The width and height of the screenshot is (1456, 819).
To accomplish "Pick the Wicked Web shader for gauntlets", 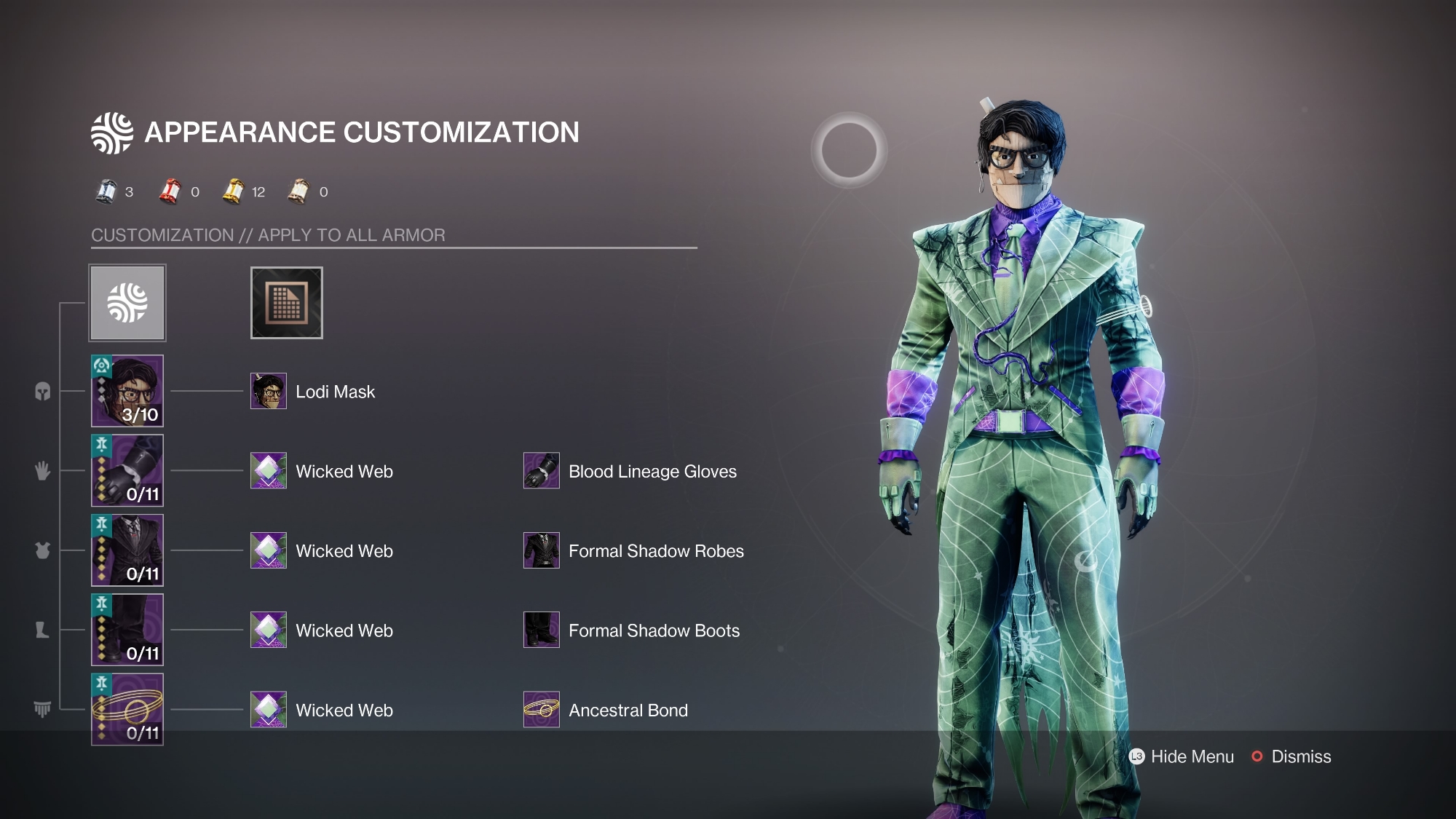I will tap(269, 471).
